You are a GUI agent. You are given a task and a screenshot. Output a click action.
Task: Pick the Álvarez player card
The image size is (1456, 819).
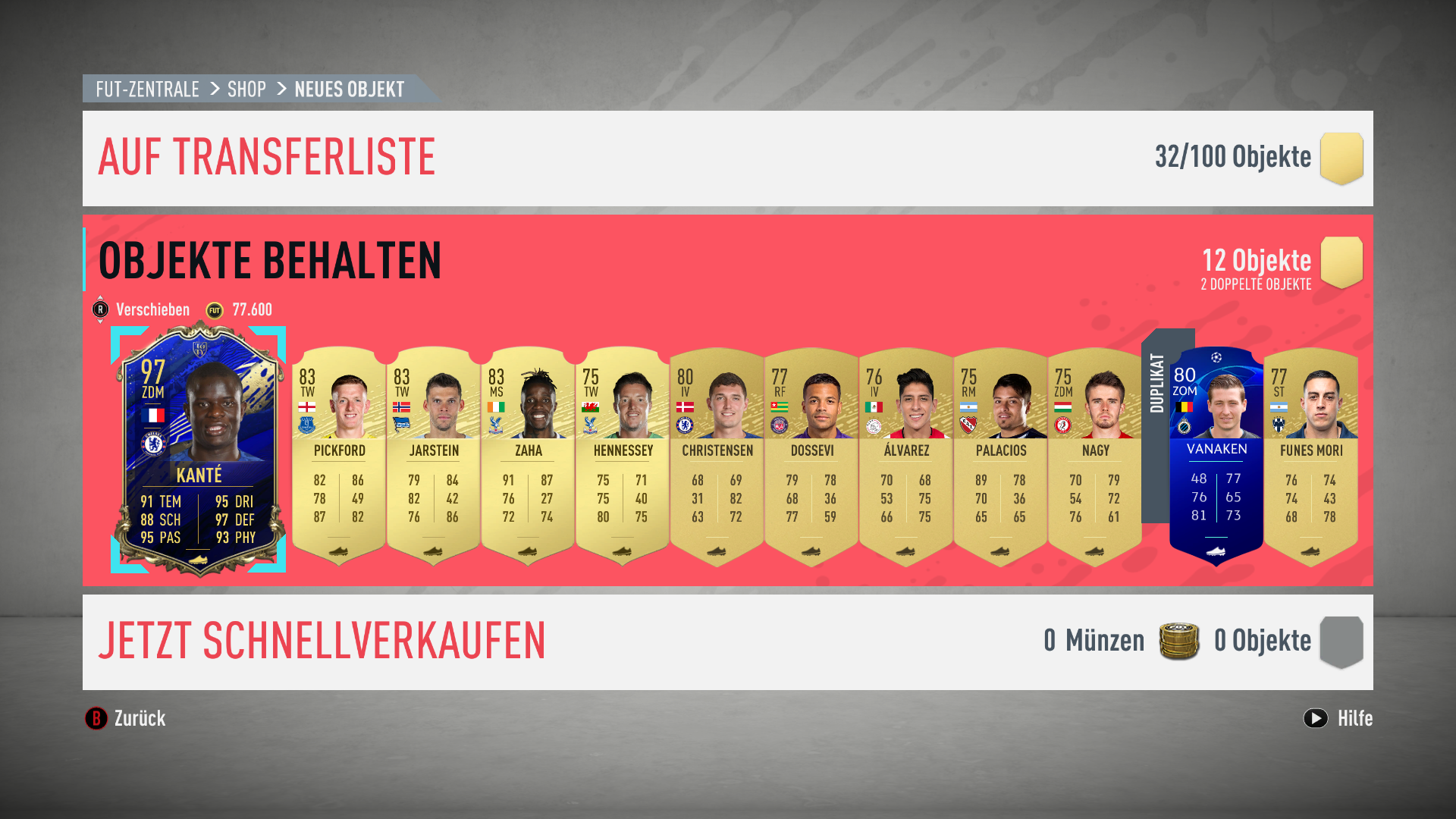pyautogui.click(x=906, y=457)
